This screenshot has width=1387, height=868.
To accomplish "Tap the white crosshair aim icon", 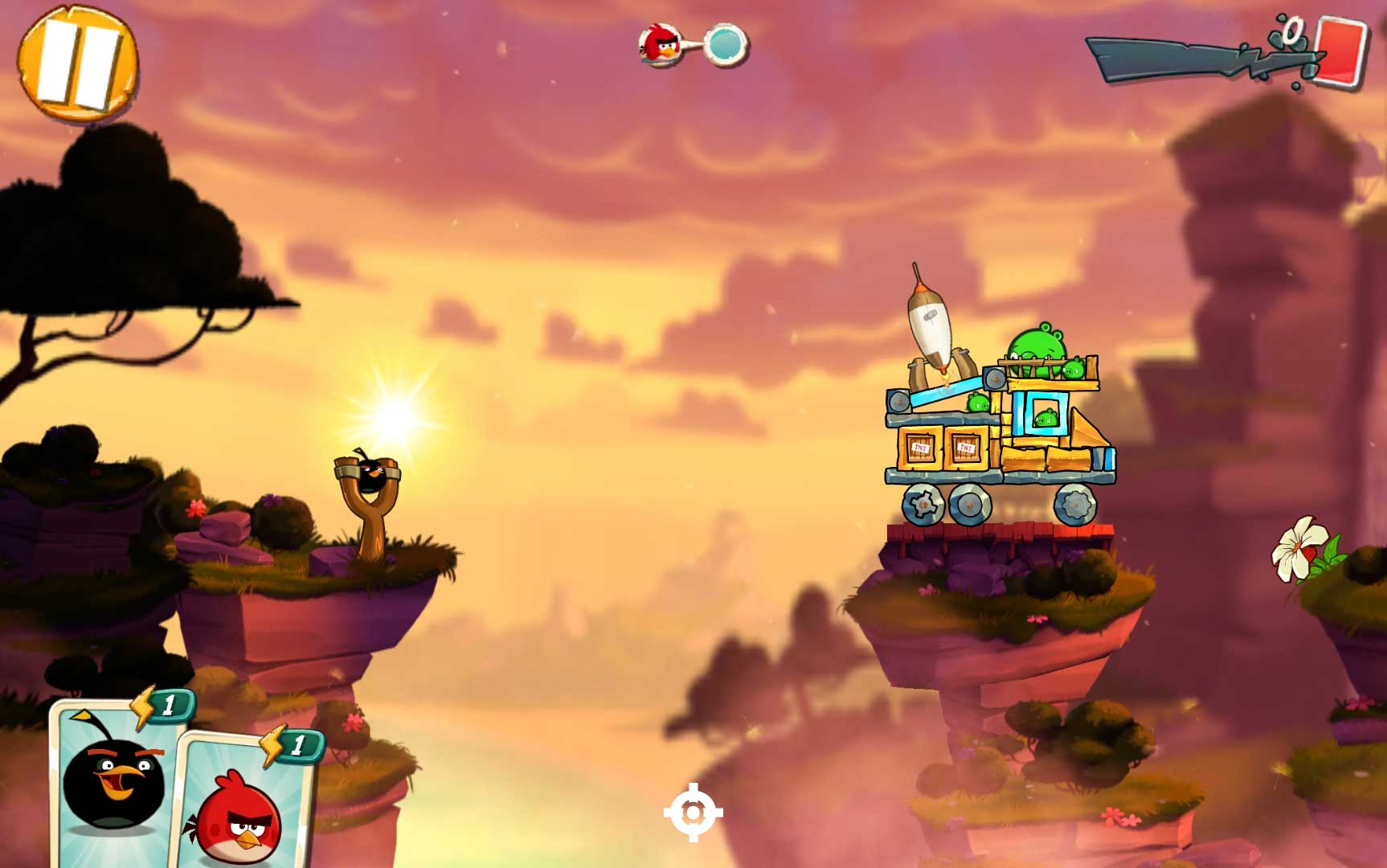I will [x=693, y=813].
